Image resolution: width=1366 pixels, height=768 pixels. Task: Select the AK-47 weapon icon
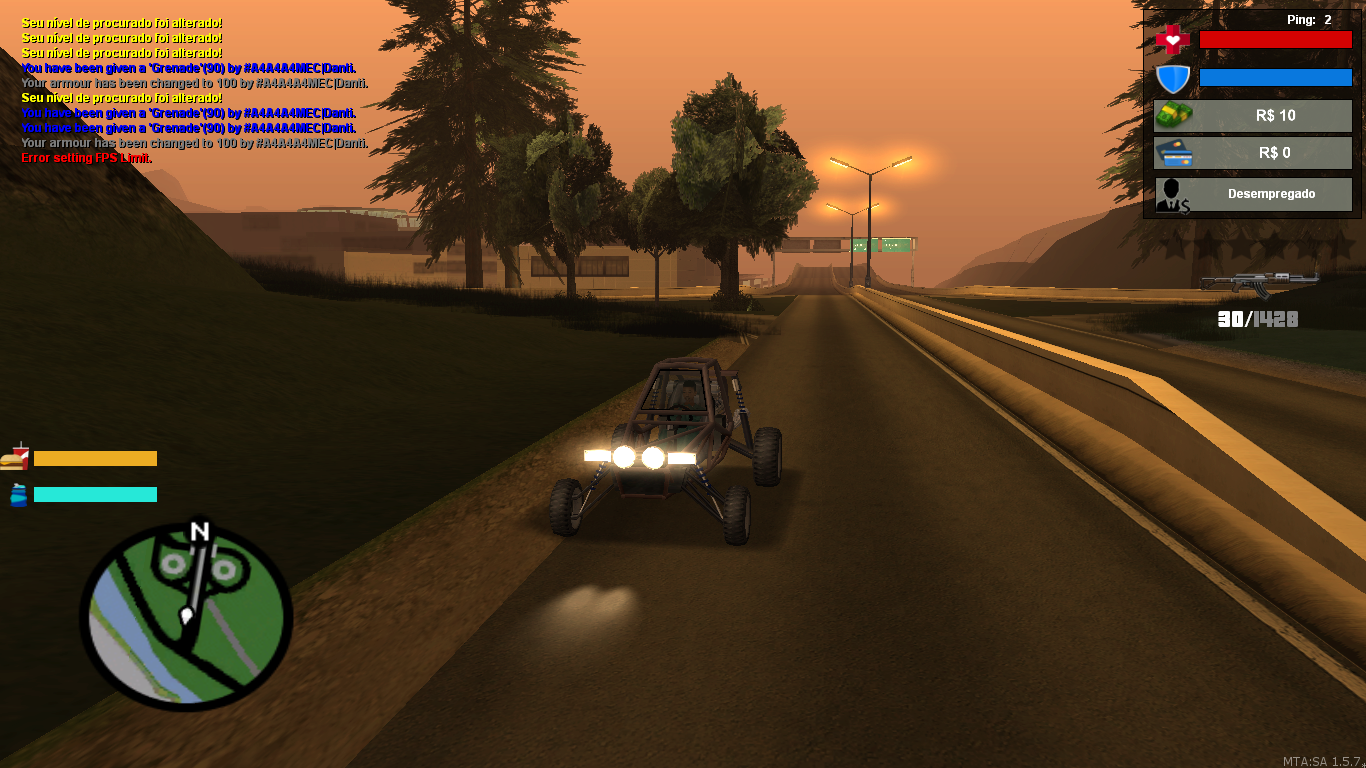(x=1262, y=283)
